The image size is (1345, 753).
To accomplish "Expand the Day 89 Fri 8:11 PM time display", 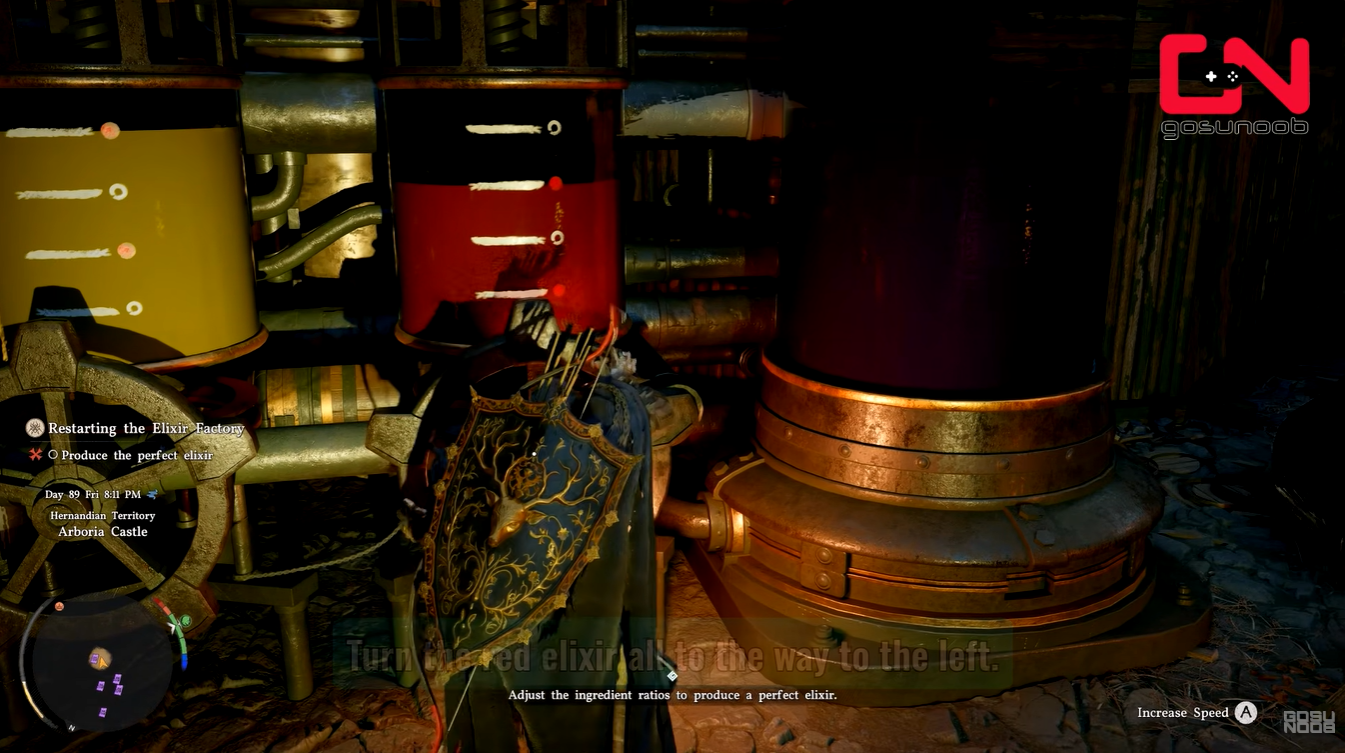I will (x=93, y=495).
